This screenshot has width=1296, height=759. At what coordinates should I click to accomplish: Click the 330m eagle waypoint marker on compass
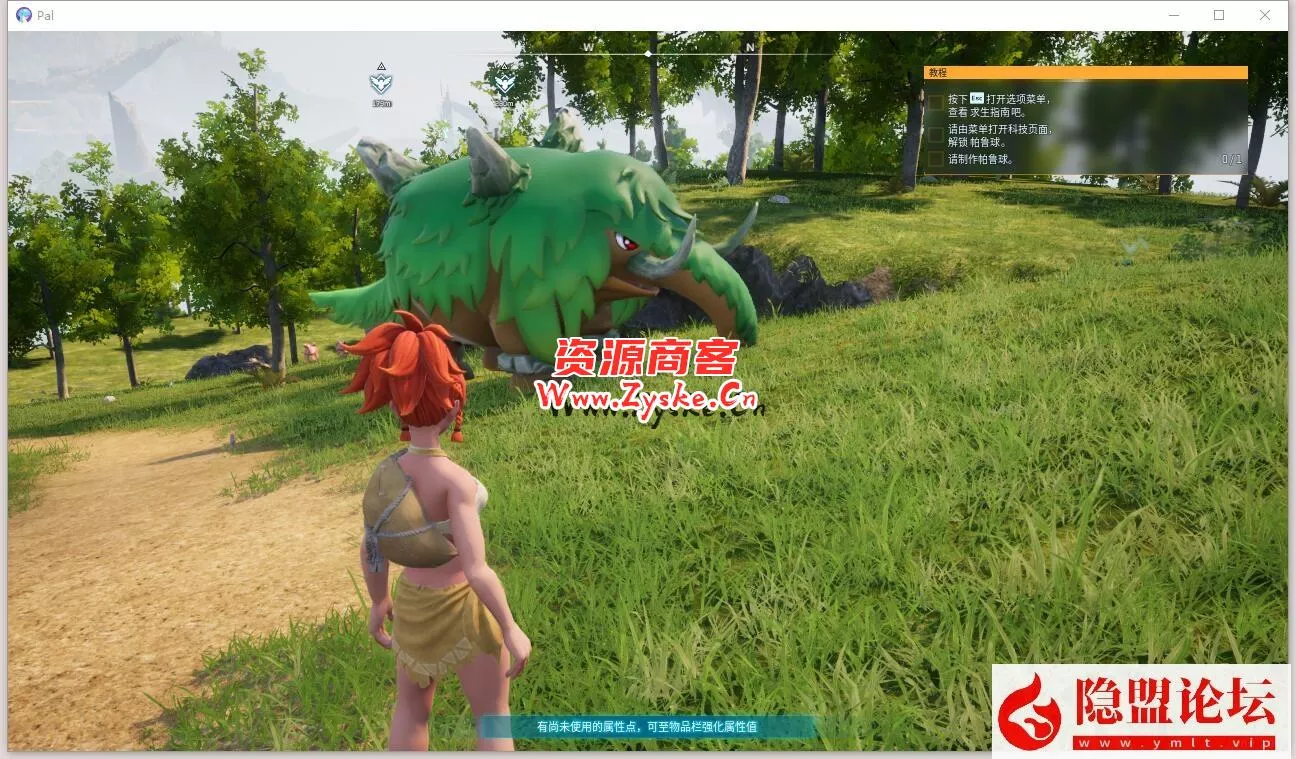click(x=505, y=83)
